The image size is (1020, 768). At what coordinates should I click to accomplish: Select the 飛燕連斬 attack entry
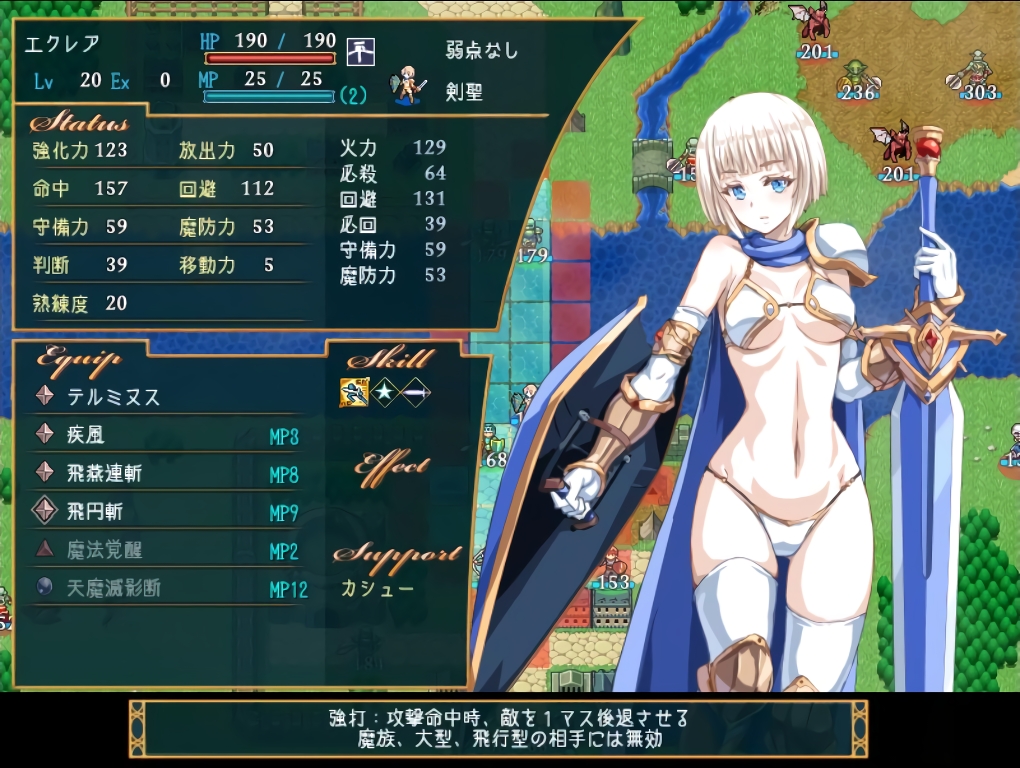tap(104, 474)
